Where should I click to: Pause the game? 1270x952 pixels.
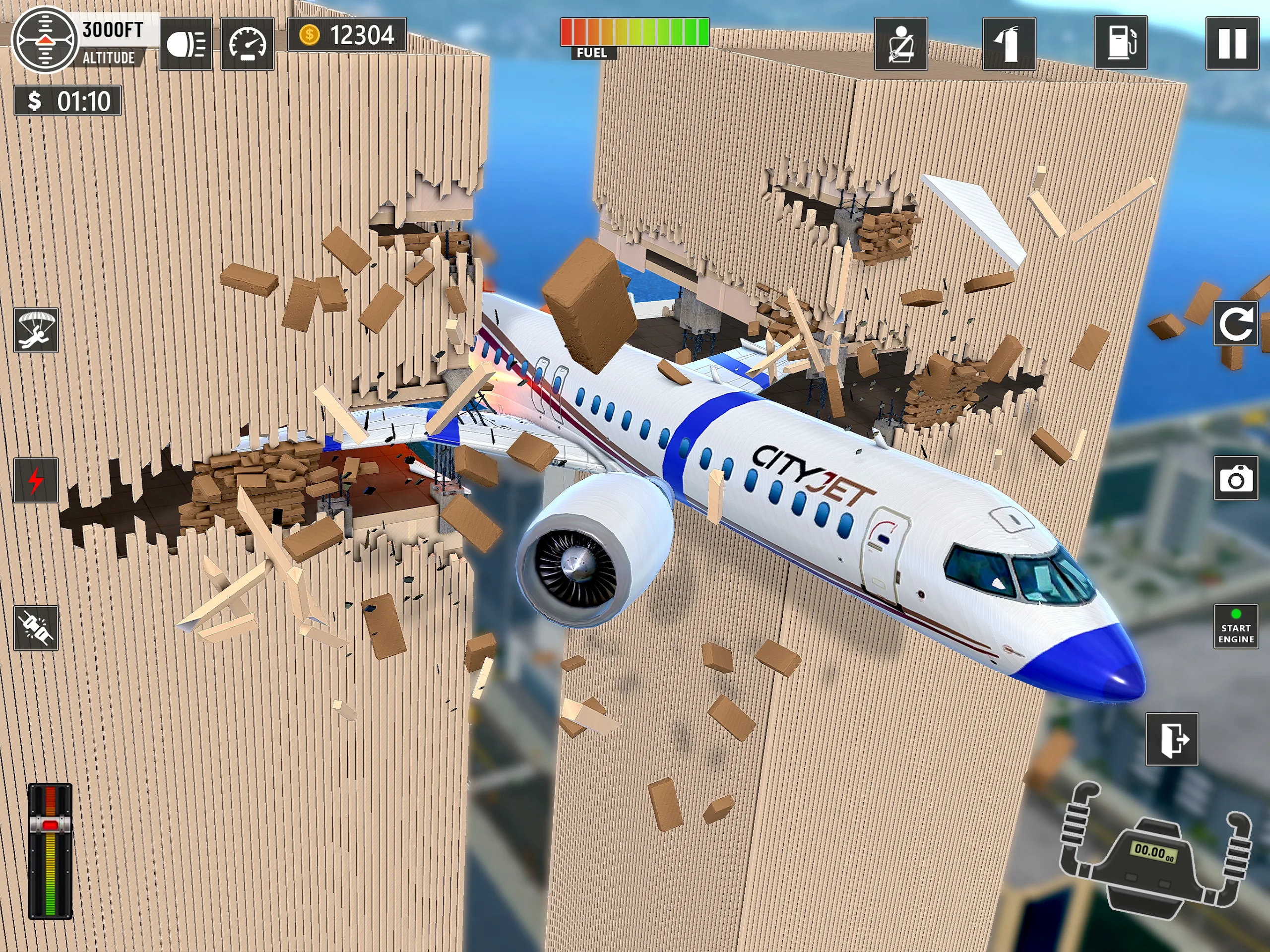pyautogui.click(x=1231, y=44)
